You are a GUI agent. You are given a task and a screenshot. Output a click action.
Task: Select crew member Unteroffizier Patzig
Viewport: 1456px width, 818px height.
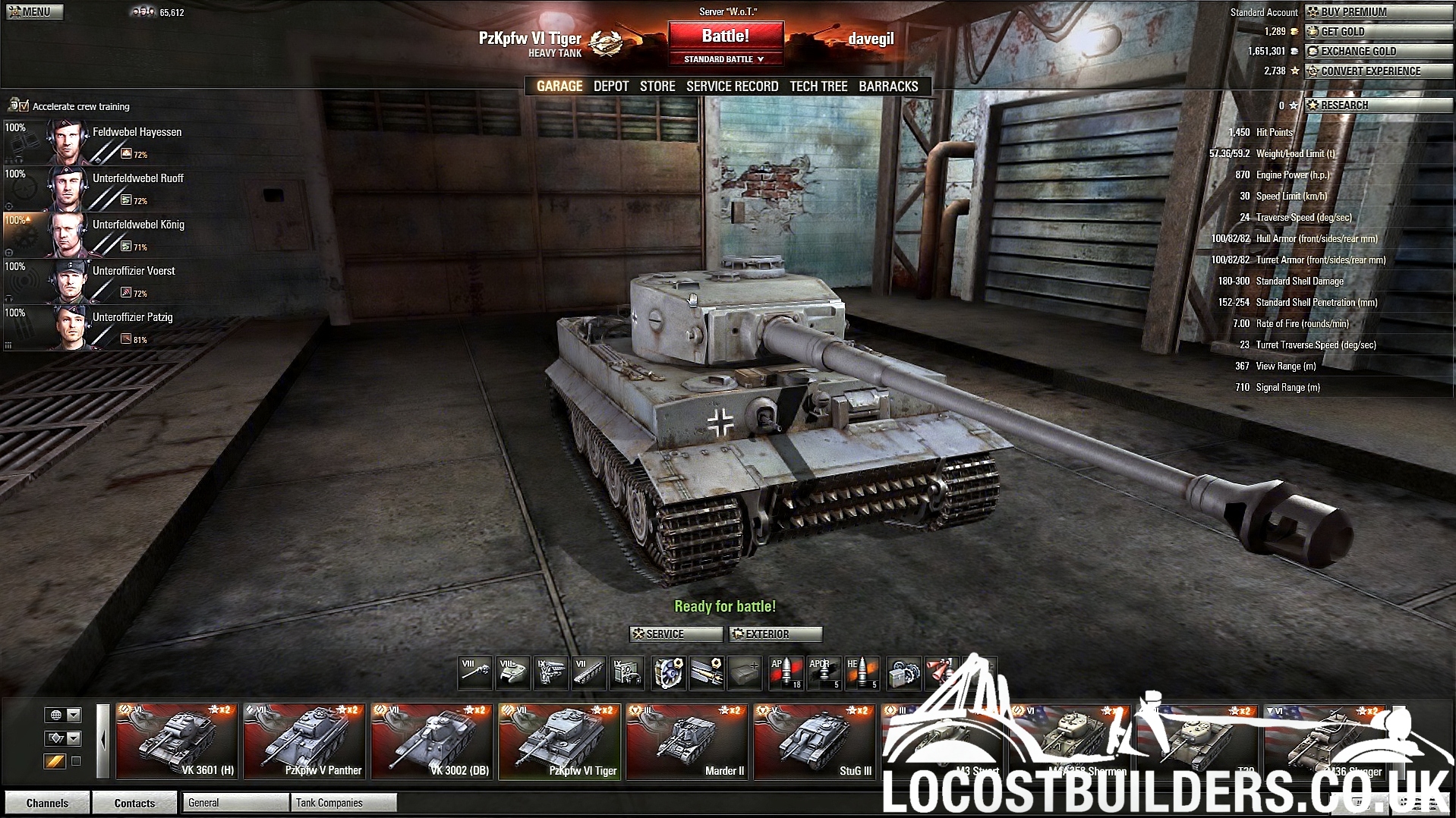pos(132,317)
